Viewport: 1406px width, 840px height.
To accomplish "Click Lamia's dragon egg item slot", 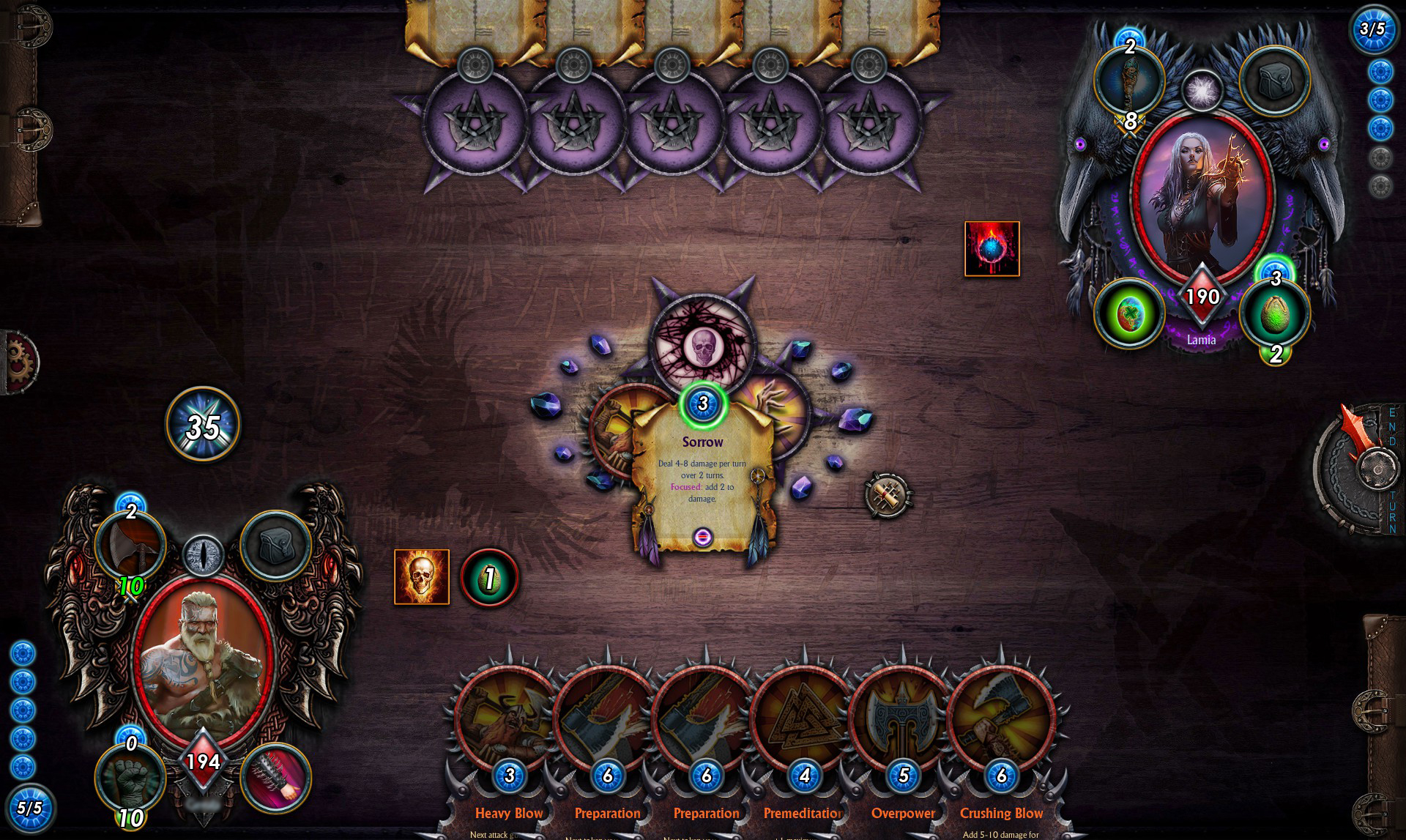I will point(1275,313).
